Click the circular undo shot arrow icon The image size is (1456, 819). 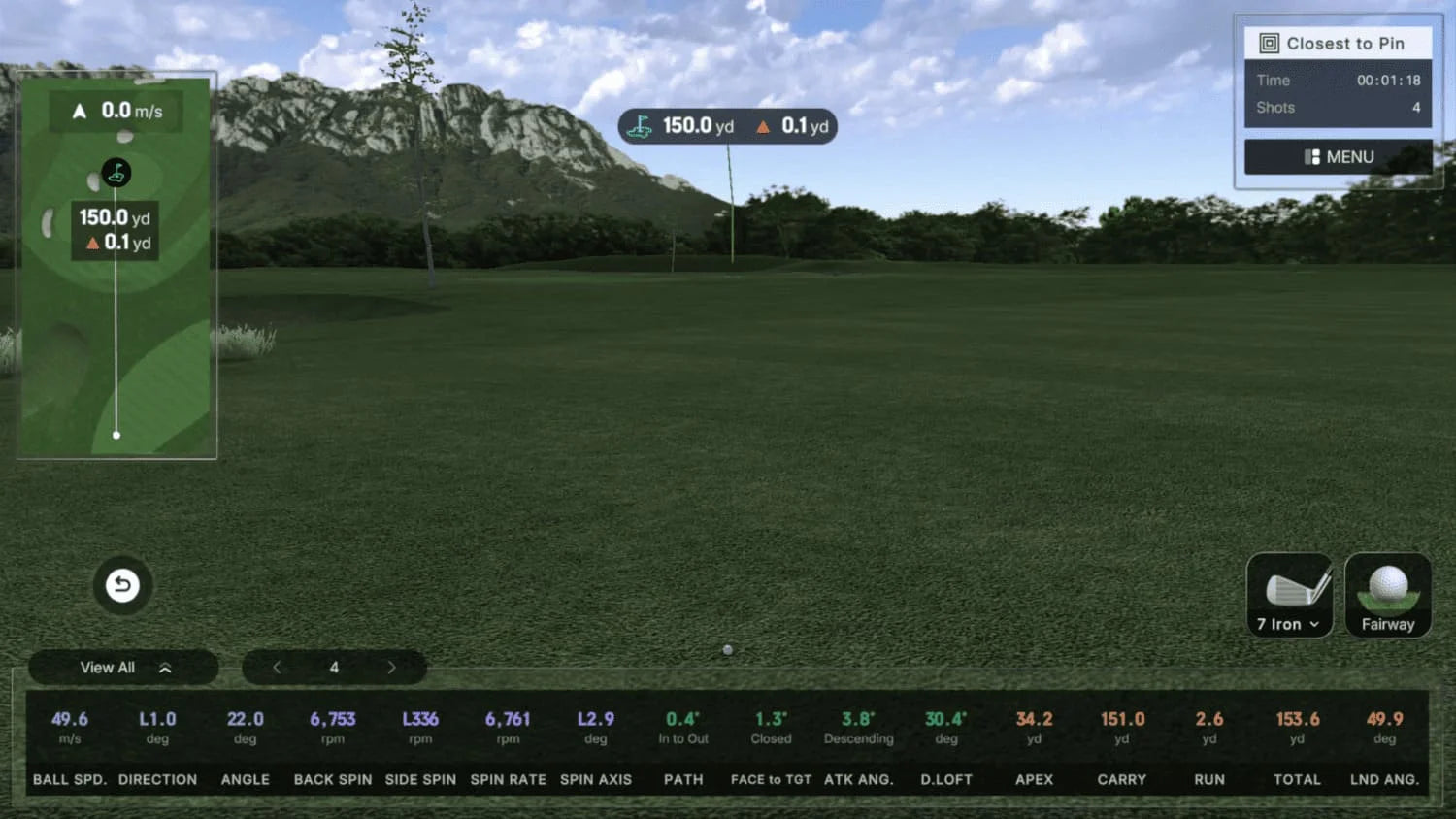(x=121, y=585)
